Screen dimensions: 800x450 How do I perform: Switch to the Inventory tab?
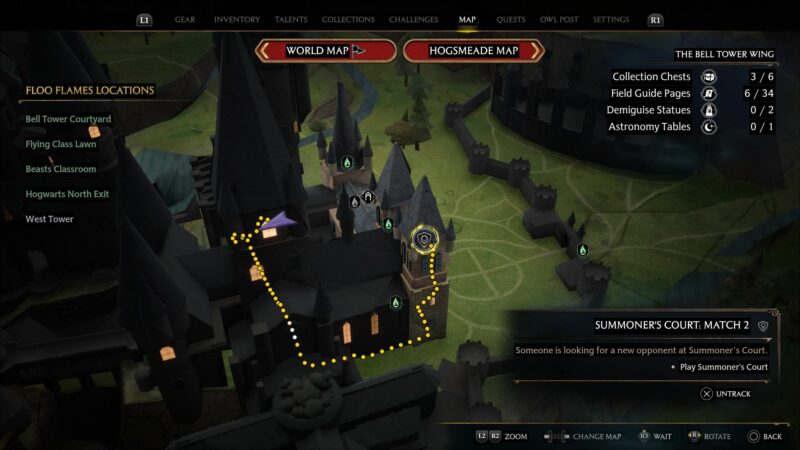pyautogui.click(x=237, y=19)
